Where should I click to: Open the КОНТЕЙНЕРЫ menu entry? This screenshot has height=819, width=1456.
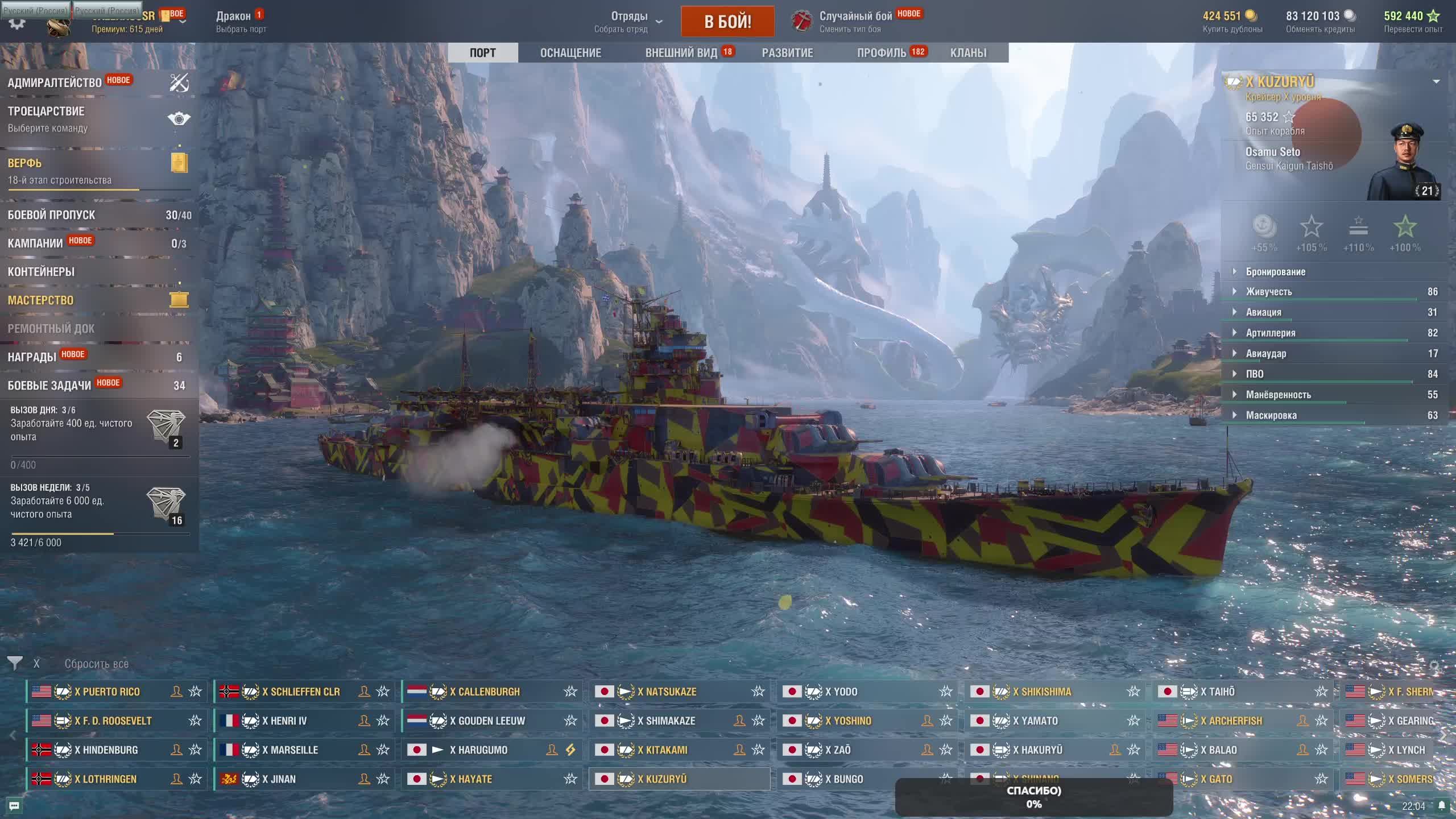click(41, 272)
